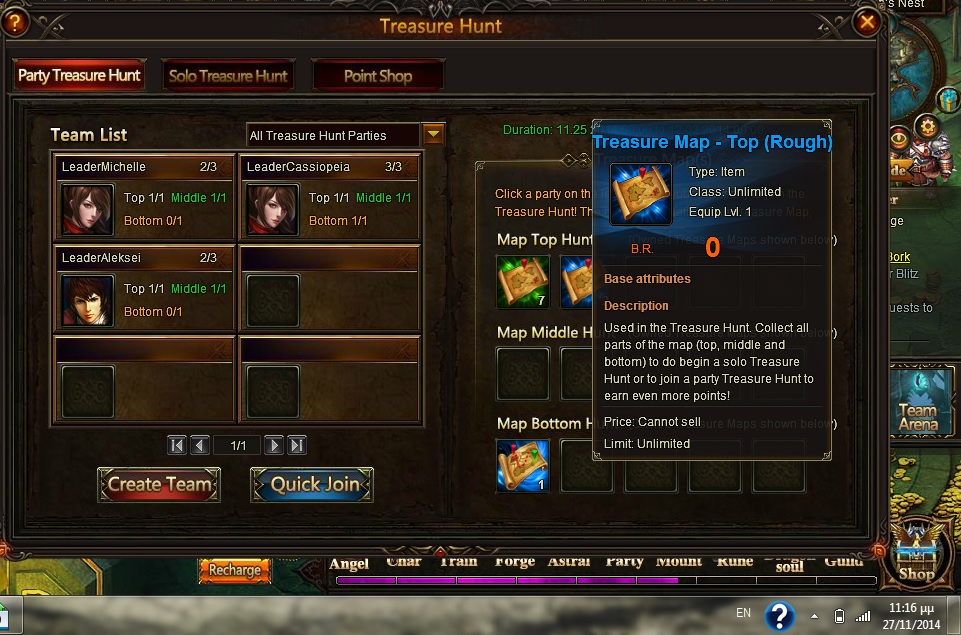
Task: Go to the next team list page
Action: 273,445
